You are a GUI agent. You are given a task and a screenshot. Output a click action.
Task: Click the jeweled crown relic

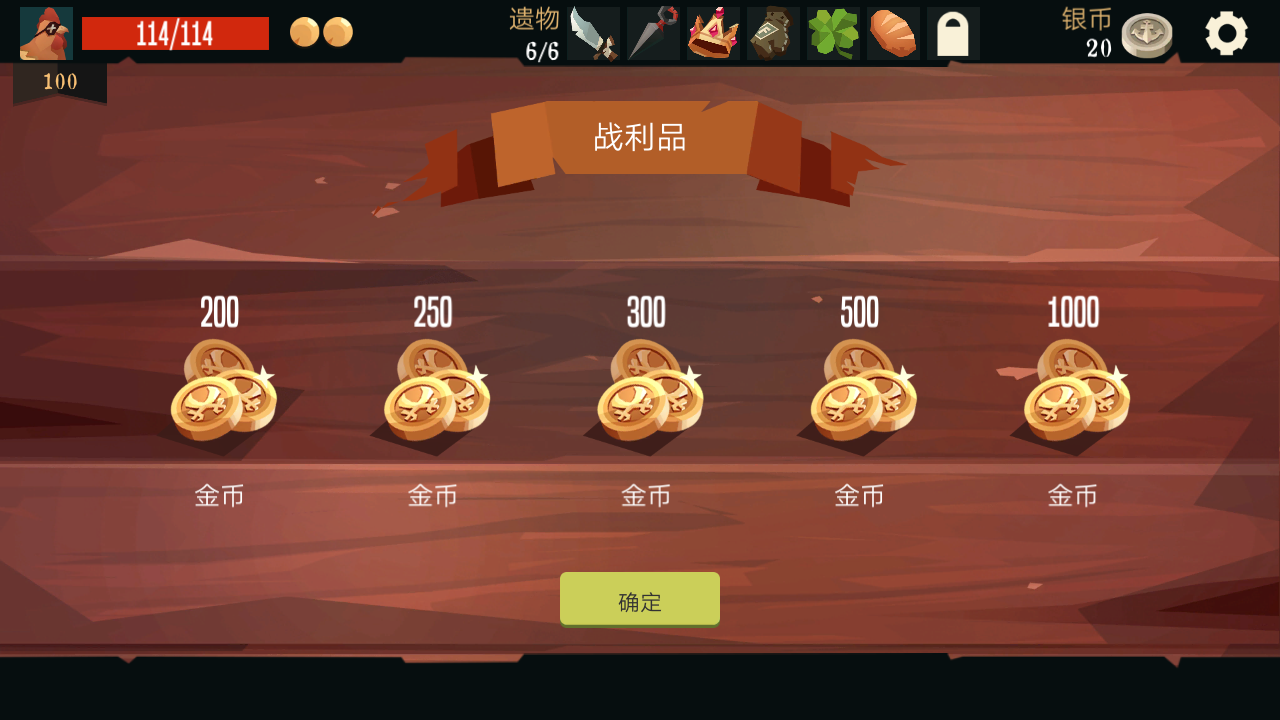coord(712,33)
